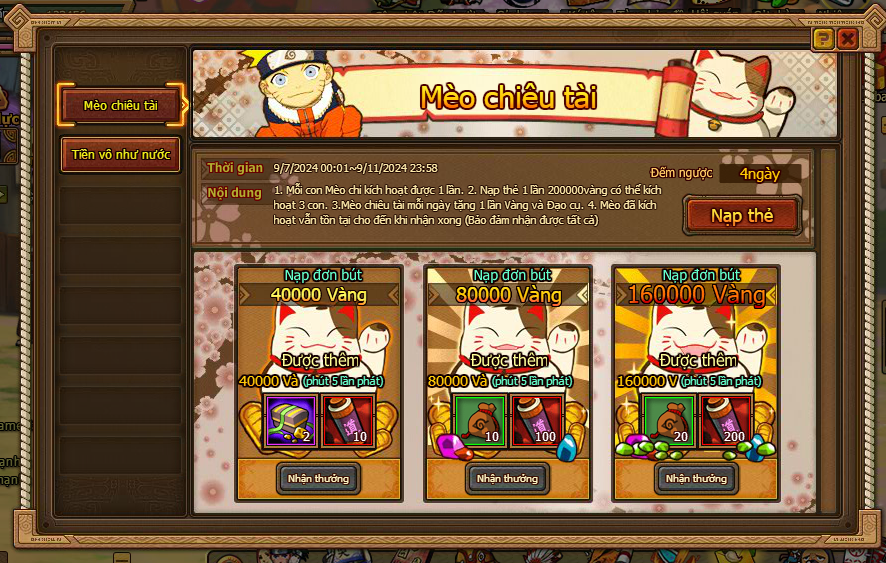The height and width of the screenshot is (563, 886).
Task: Inspect the red scroll reward with quantity 200
Action: pos(726,420)
